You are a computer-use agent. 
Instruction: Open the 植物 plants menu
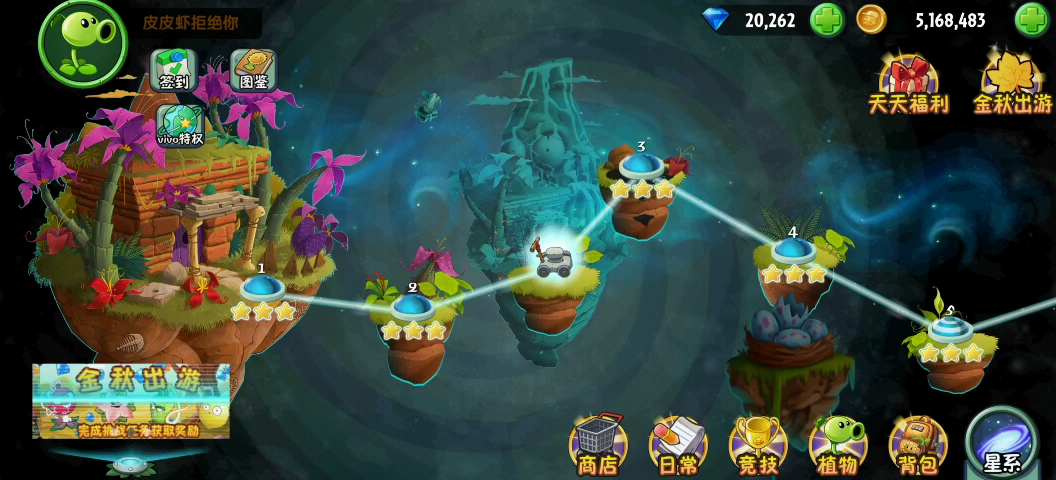point(838,446)
